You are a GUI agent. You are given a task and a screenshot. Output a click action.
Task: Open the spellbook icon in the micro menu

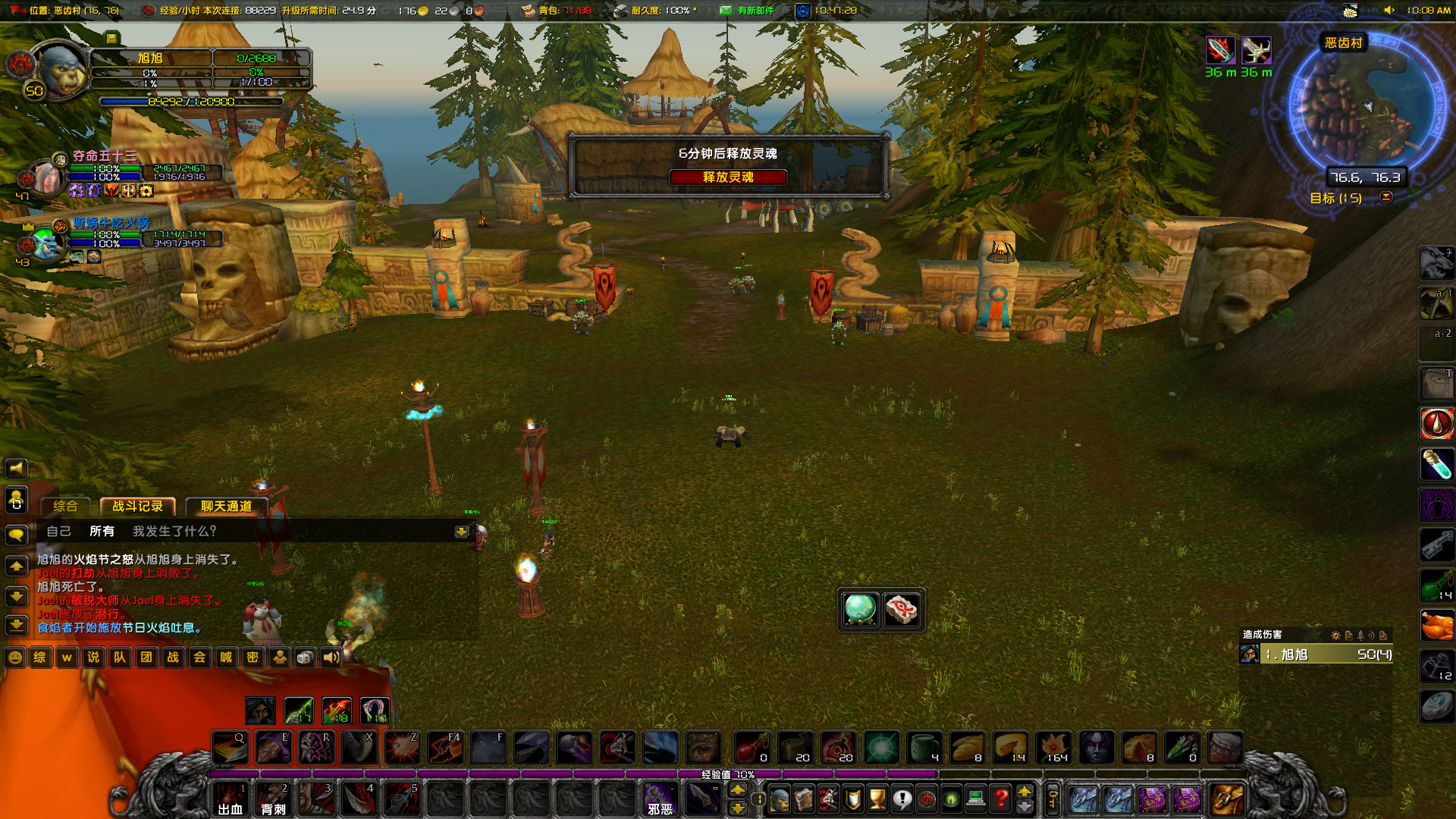(x=803, y=799)
